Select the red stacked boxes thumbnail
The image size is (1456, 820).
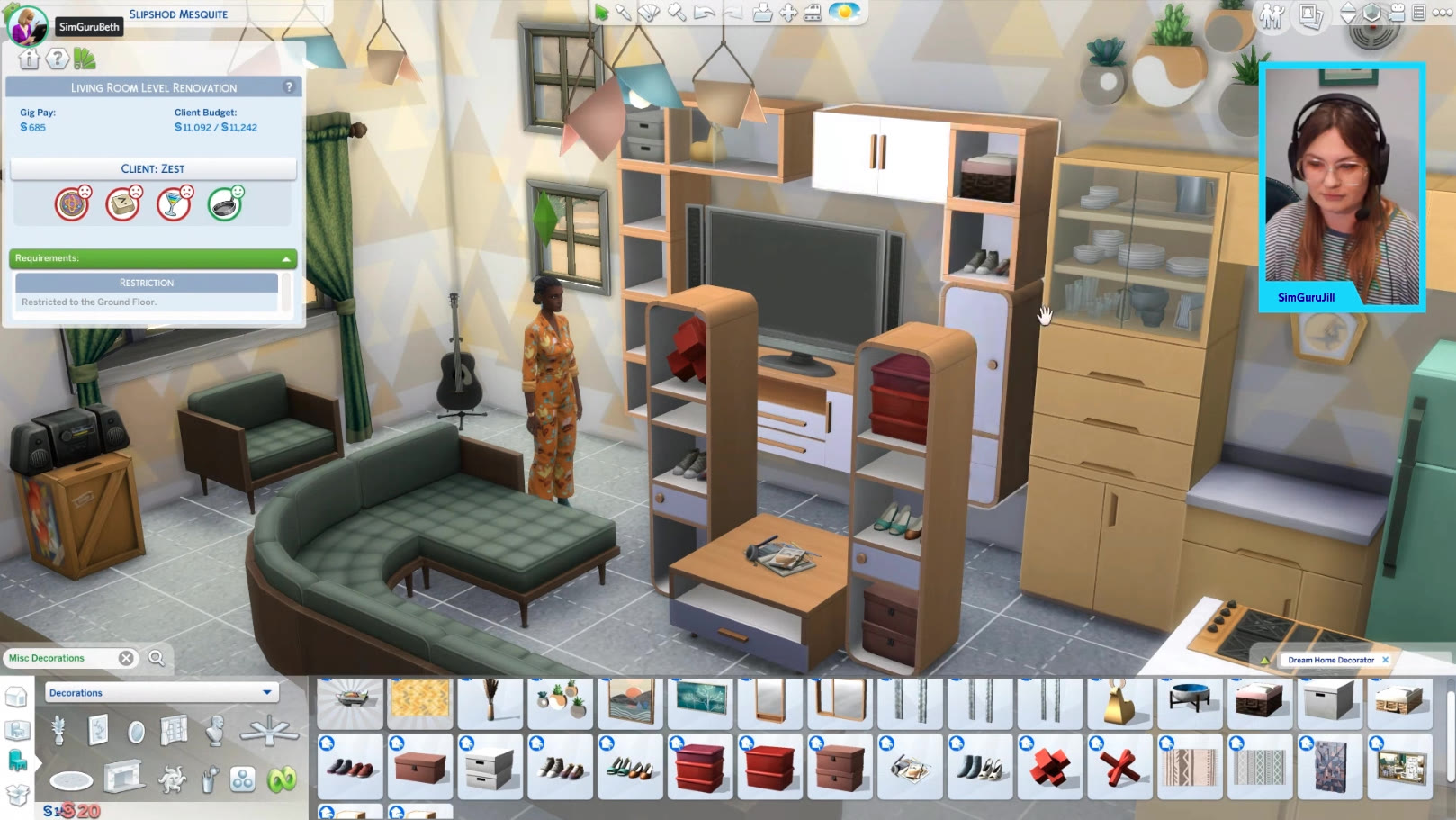click(x=699, y=767)
